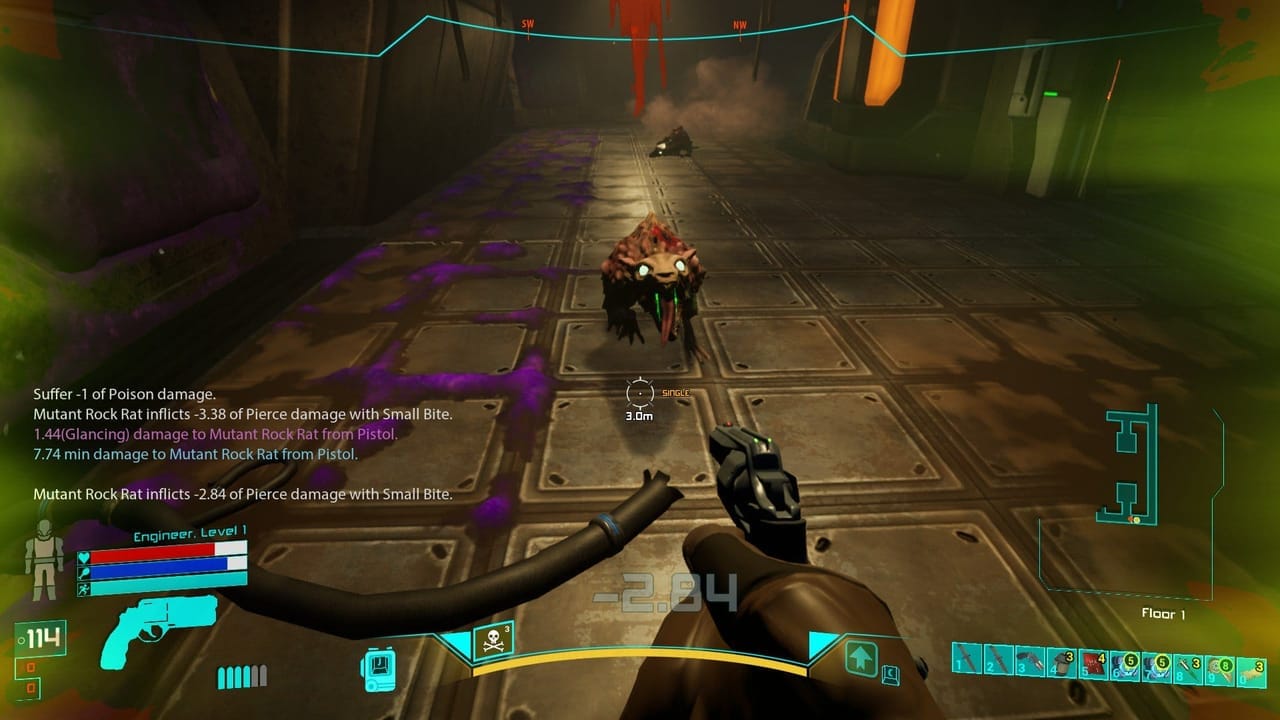Image resolution: width=1280 pixels, height=720 pixels.
Task: Select the knife in hotbar slot 1
Action: (x=966, y=658)
